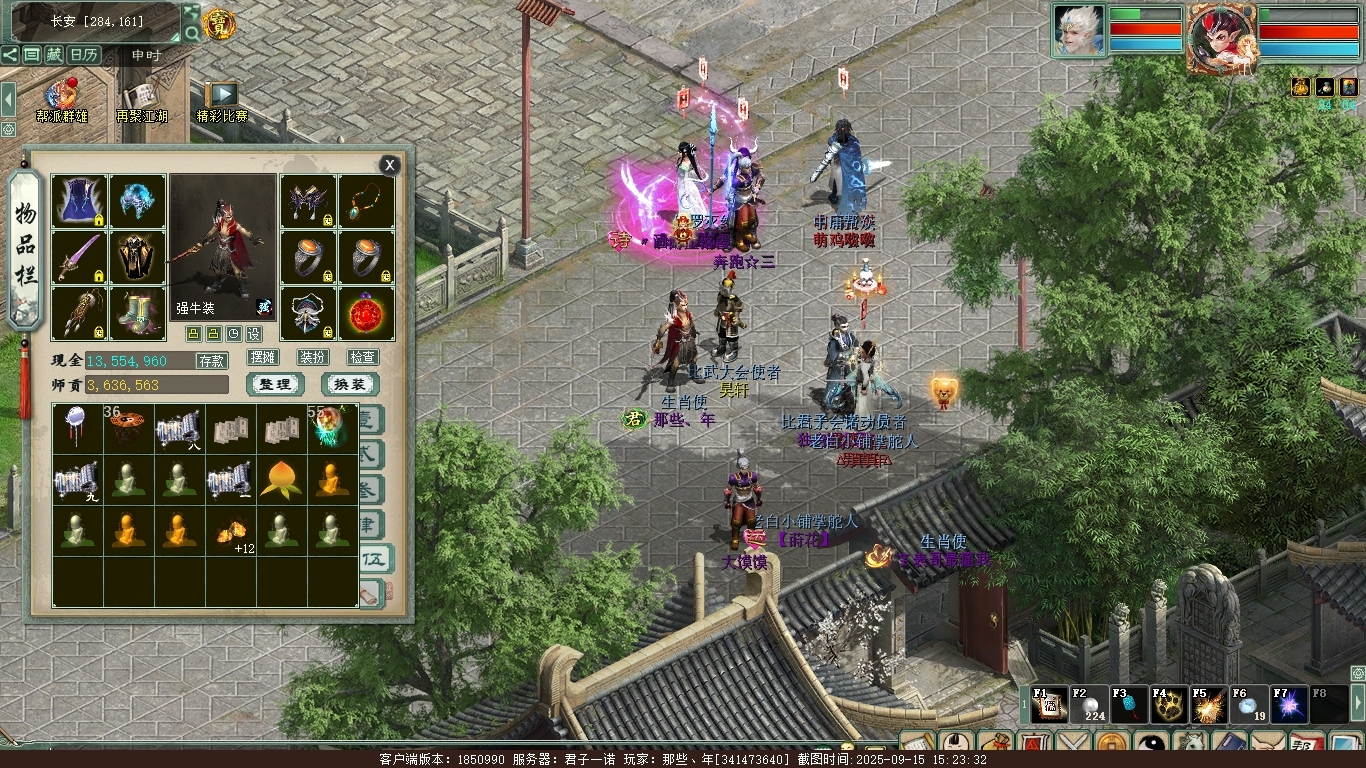Viewport: 1366px width, 768px height.
Task: Open the magnifier search button near the map
Action: pos(191,34)
